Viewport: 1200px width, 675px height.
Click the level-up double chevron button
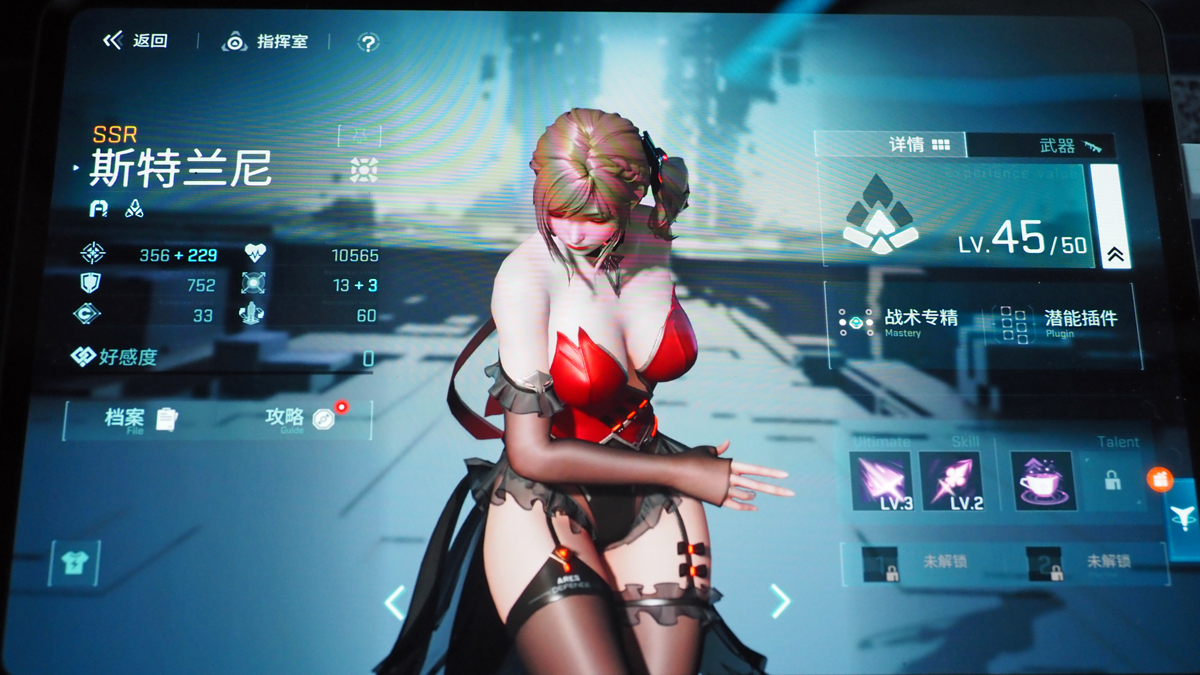coord(1115,254)
